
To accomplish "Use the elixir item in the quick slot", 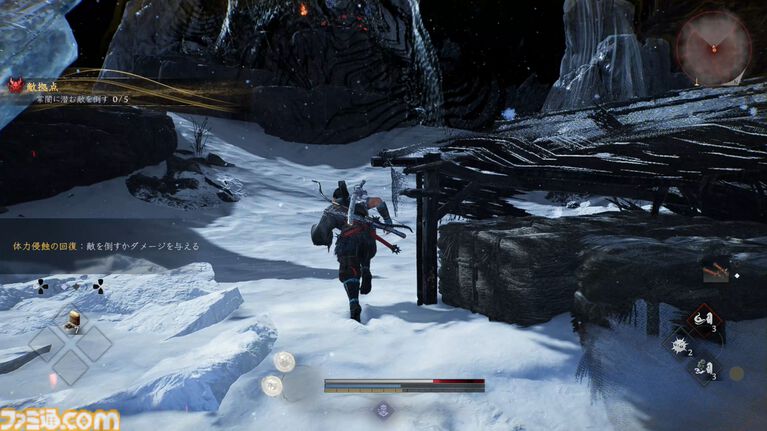I will [x=72, y=320].
